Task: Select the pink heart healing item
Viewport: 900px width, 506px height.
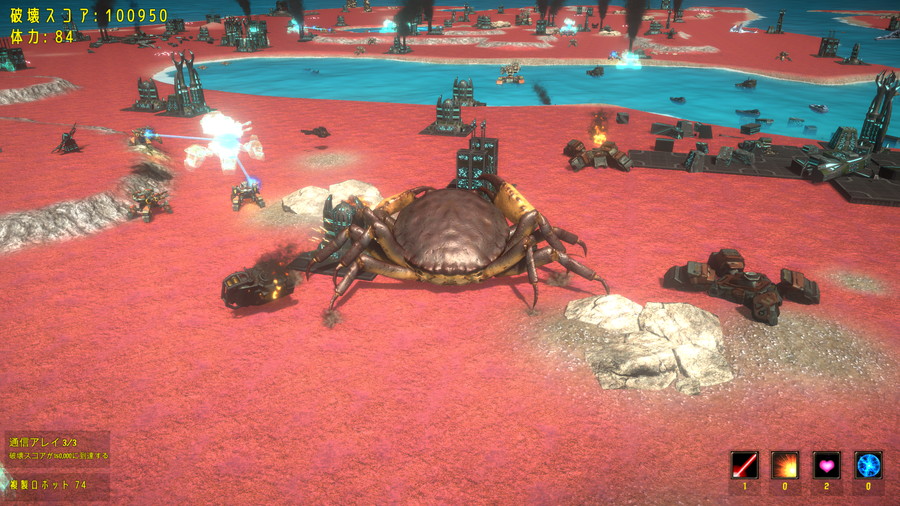Action: 826,465
